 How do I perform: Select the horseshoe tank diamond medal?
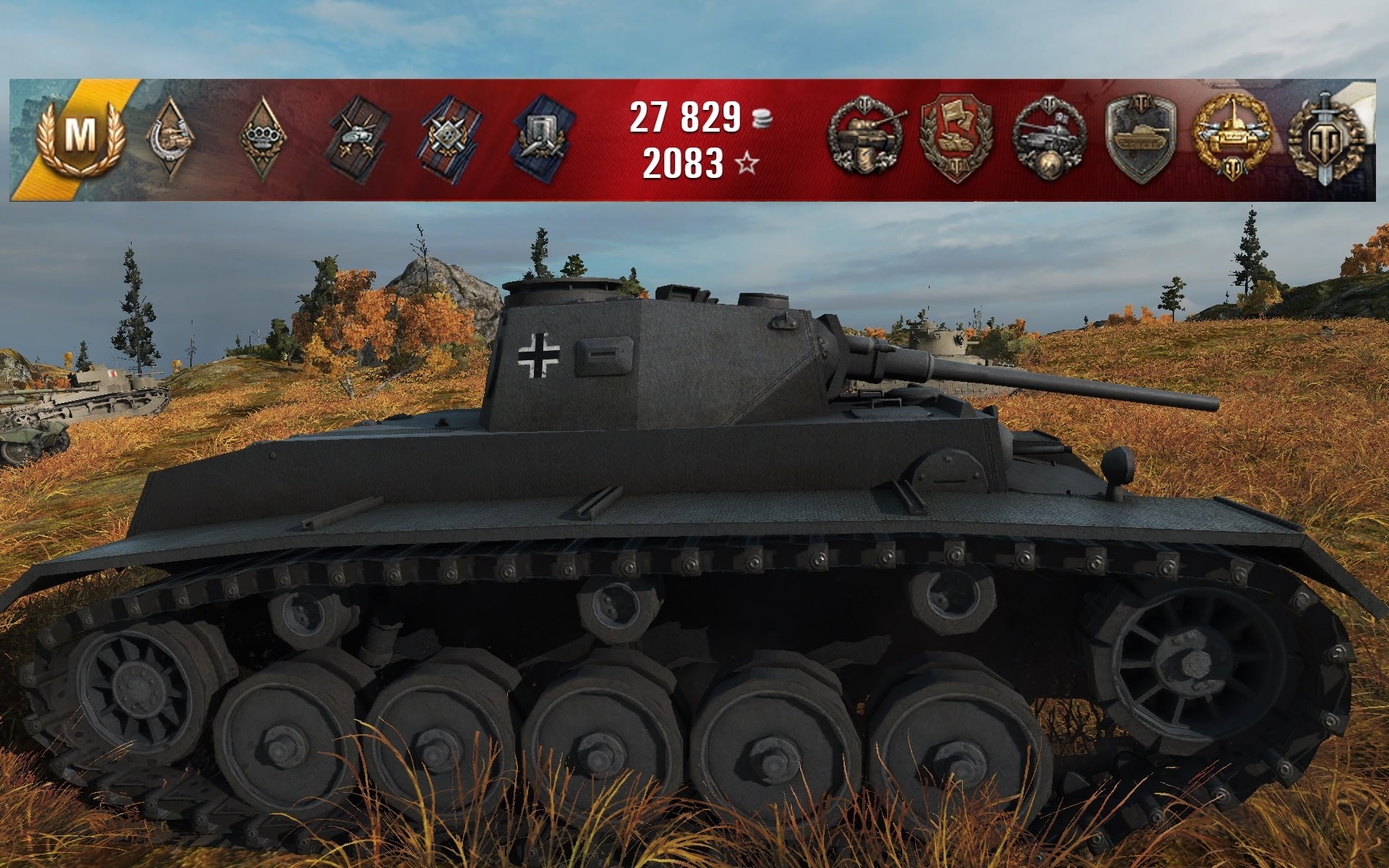pyautogui.click(x=171, y=137)
